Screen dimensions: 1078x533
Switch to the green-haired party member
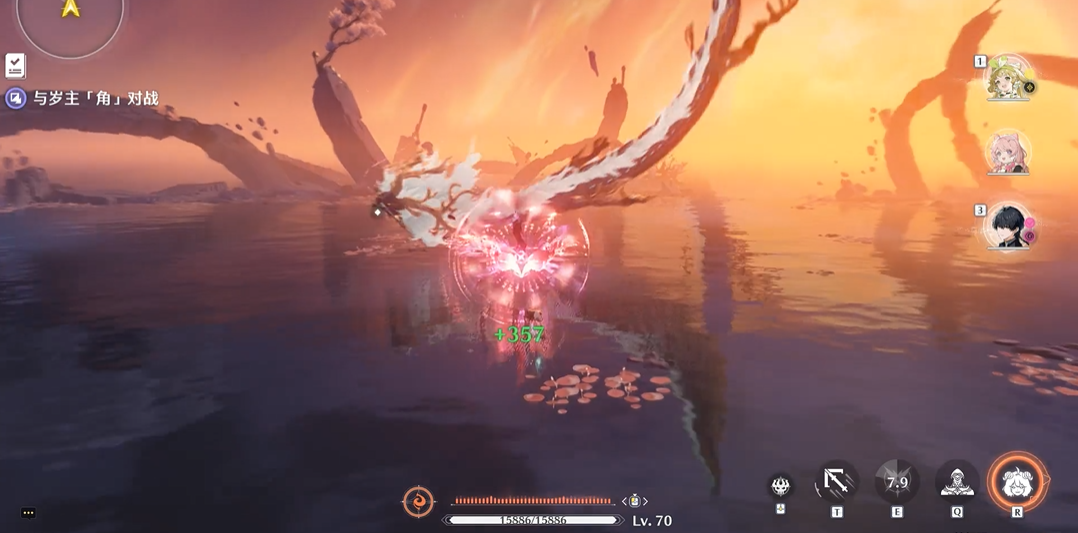click(x=1008, y=78)
